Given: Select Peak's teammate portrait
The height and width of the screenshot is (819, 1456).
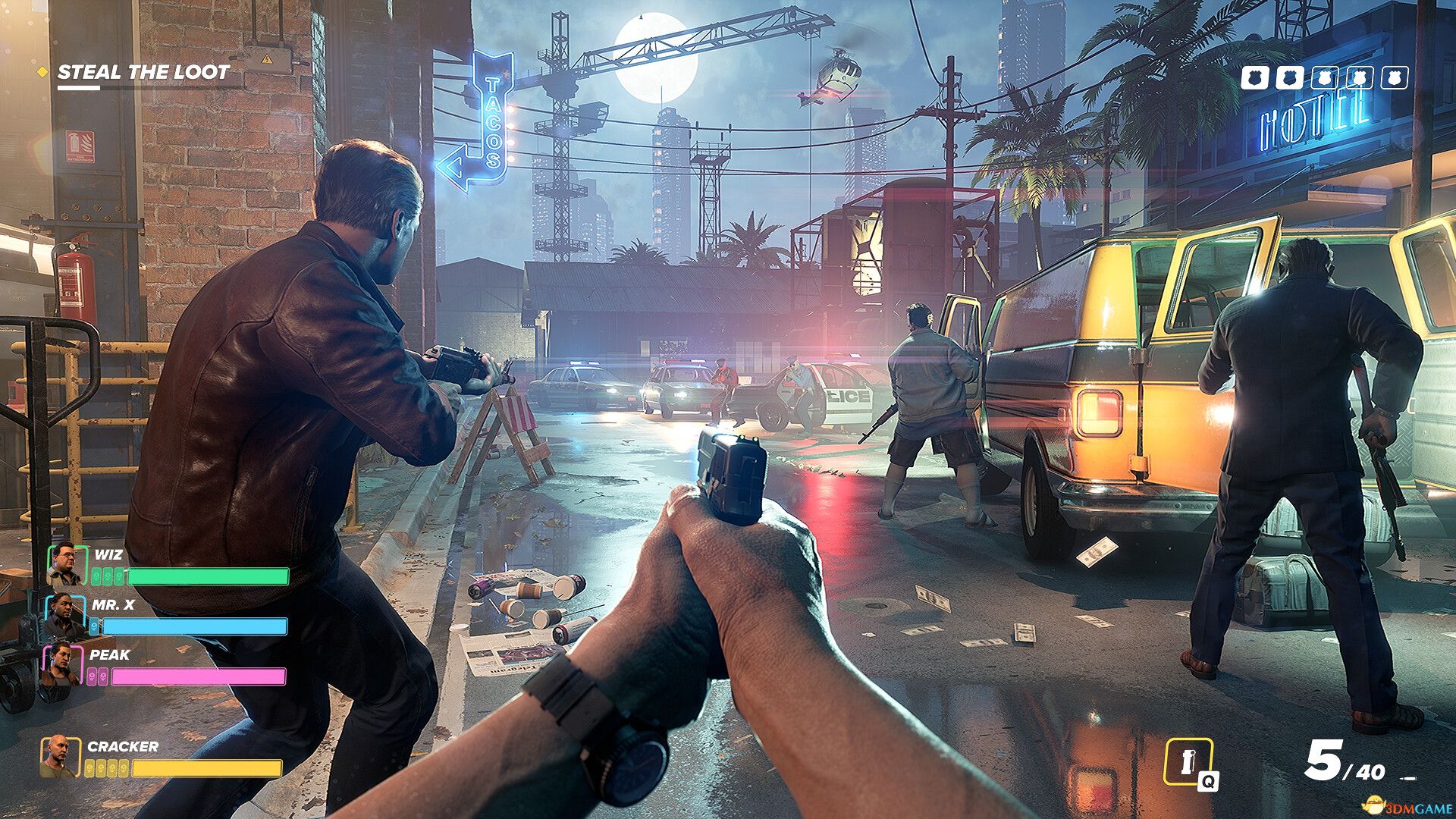Looking at the screenshot, I should (61, 664).
